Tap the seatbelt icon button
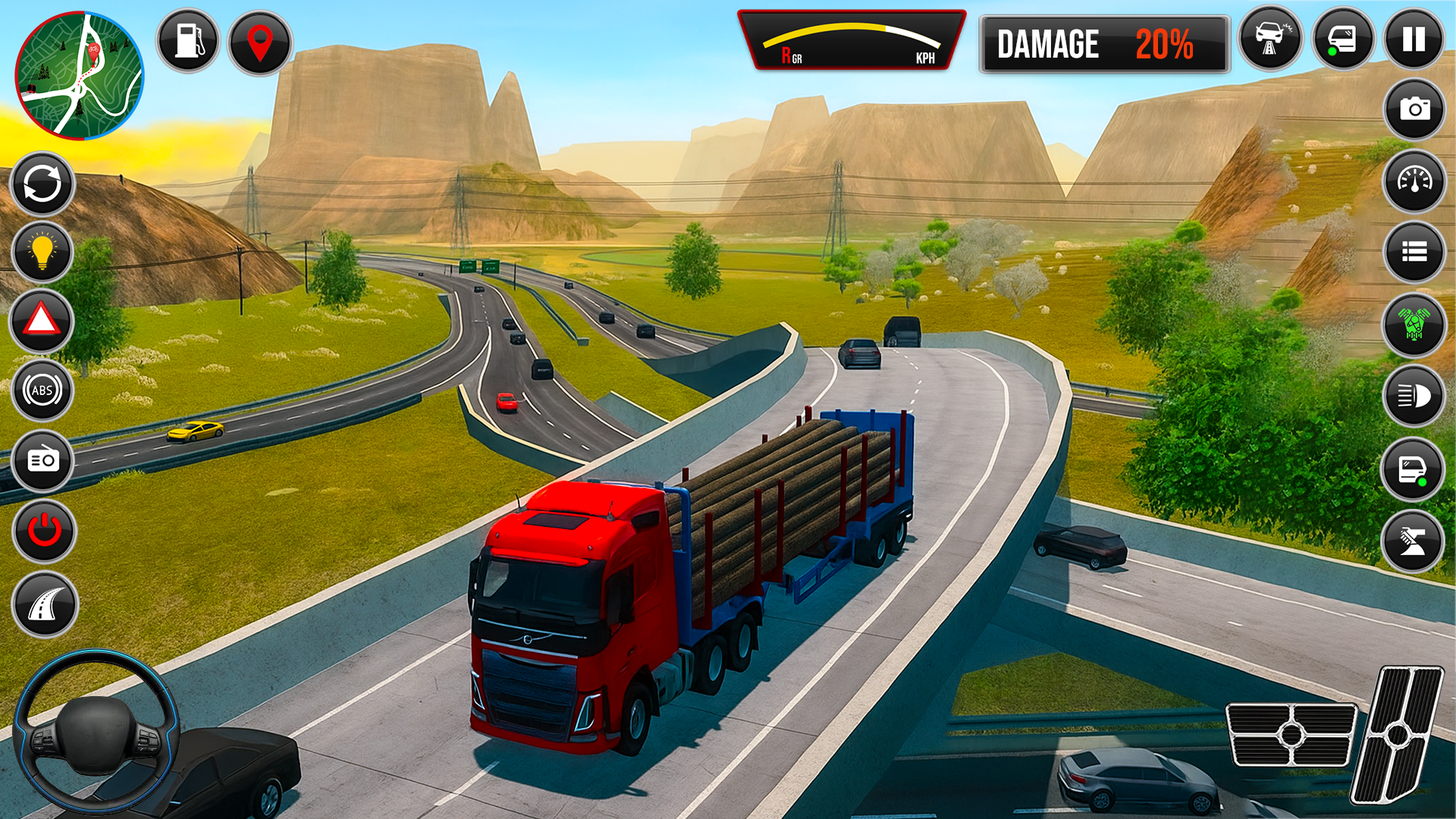This screenshot has height=819, width=1456. tap(1413, 541)
